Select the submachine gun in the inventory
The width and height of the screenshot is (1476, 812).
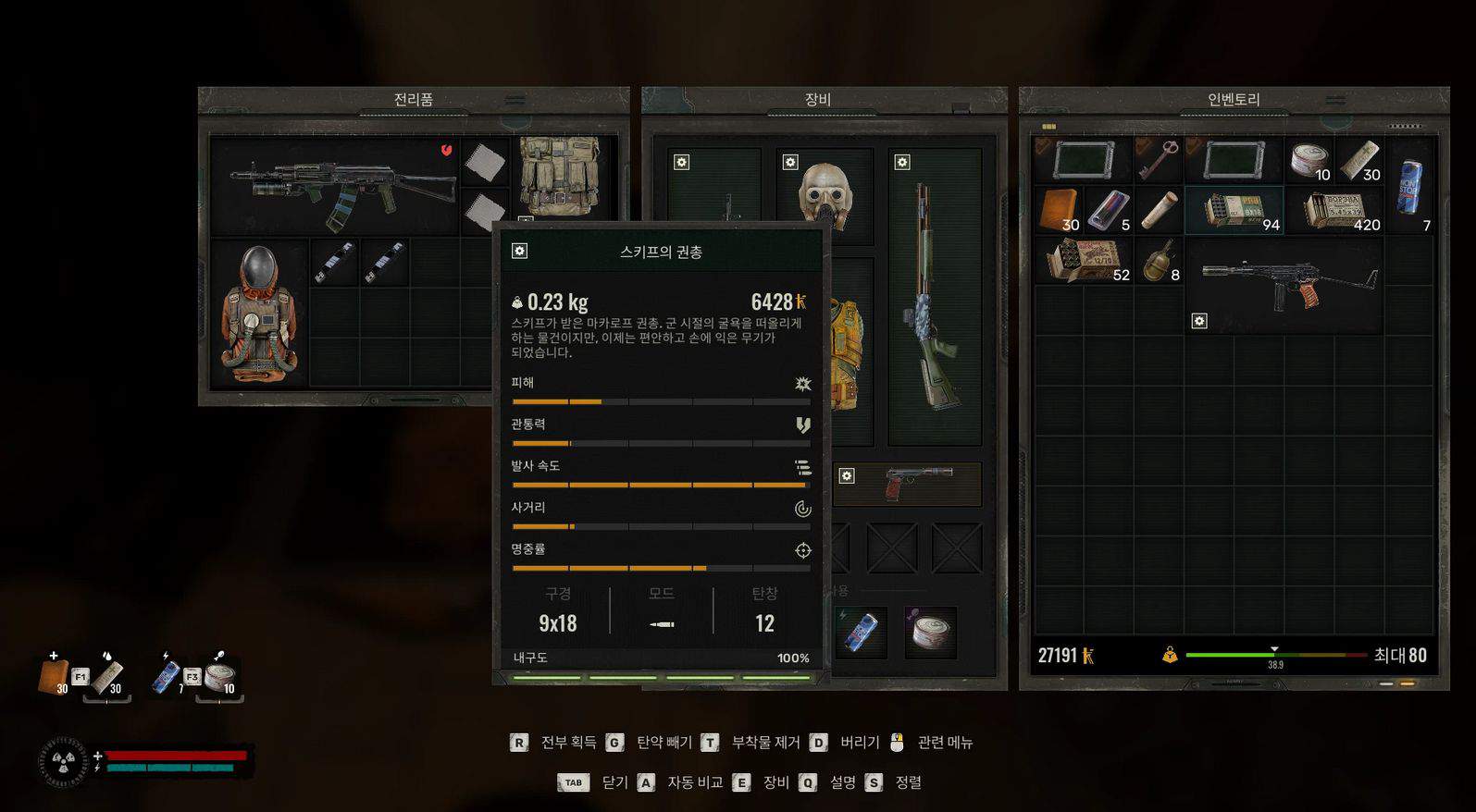(1286, 282)
